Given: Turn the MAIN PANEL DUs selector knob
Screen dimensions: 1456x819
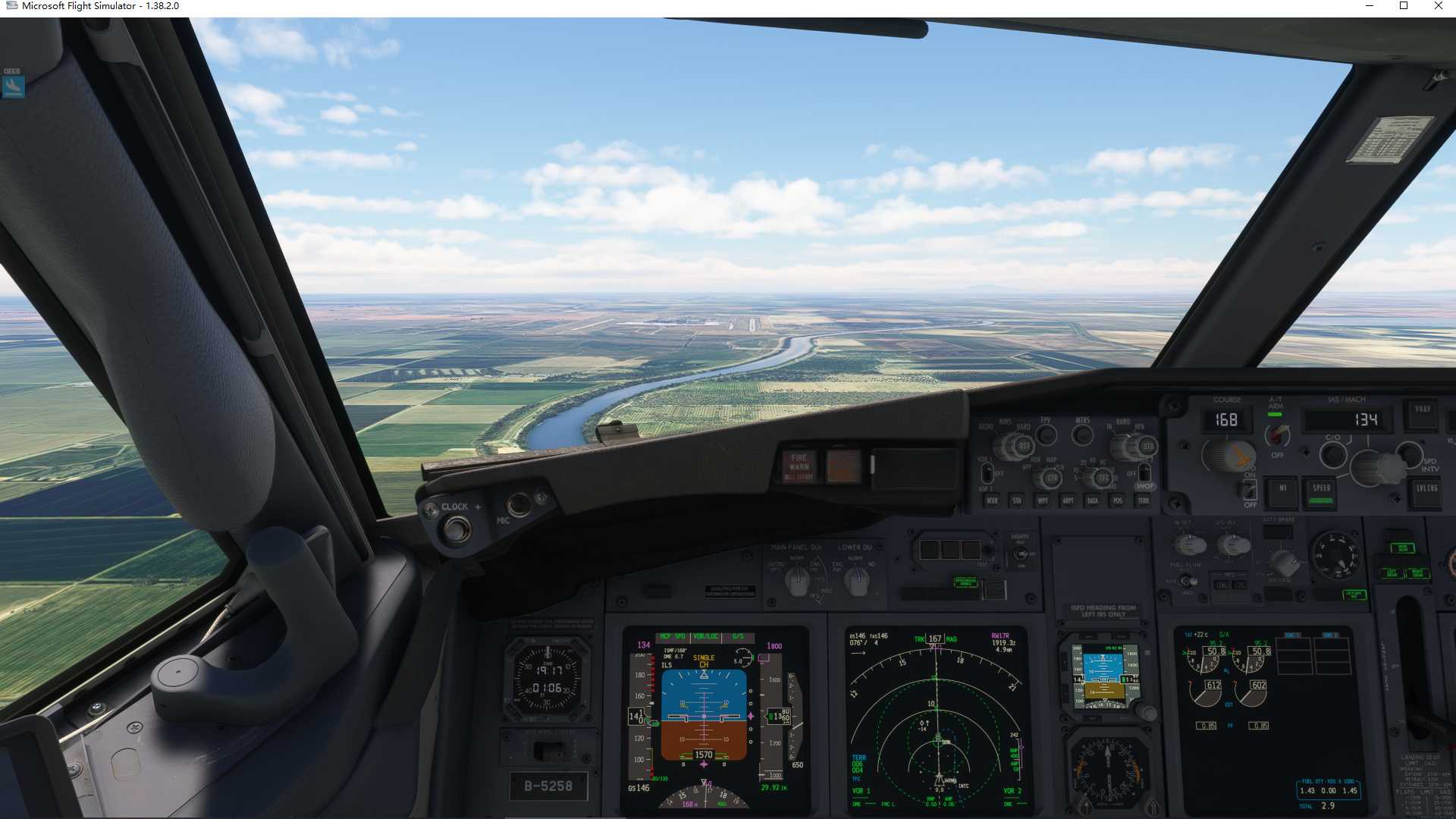Looking at the screenshot, I should click(798, 580).
